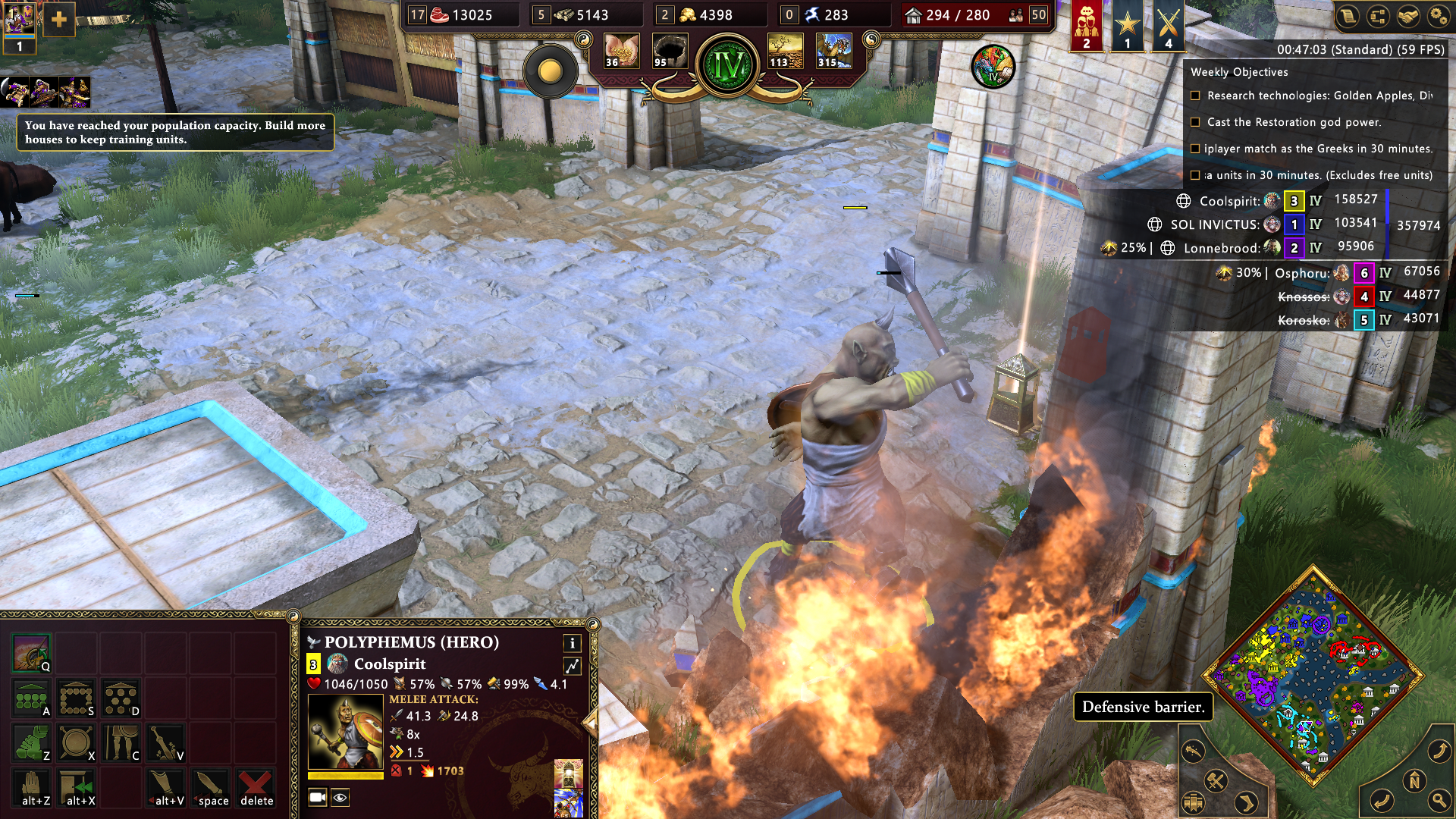The width and height of the screenshot is (1456, 819).
Task: Activate Polyphemus special ability icon
Action: (x=31, y=653)
